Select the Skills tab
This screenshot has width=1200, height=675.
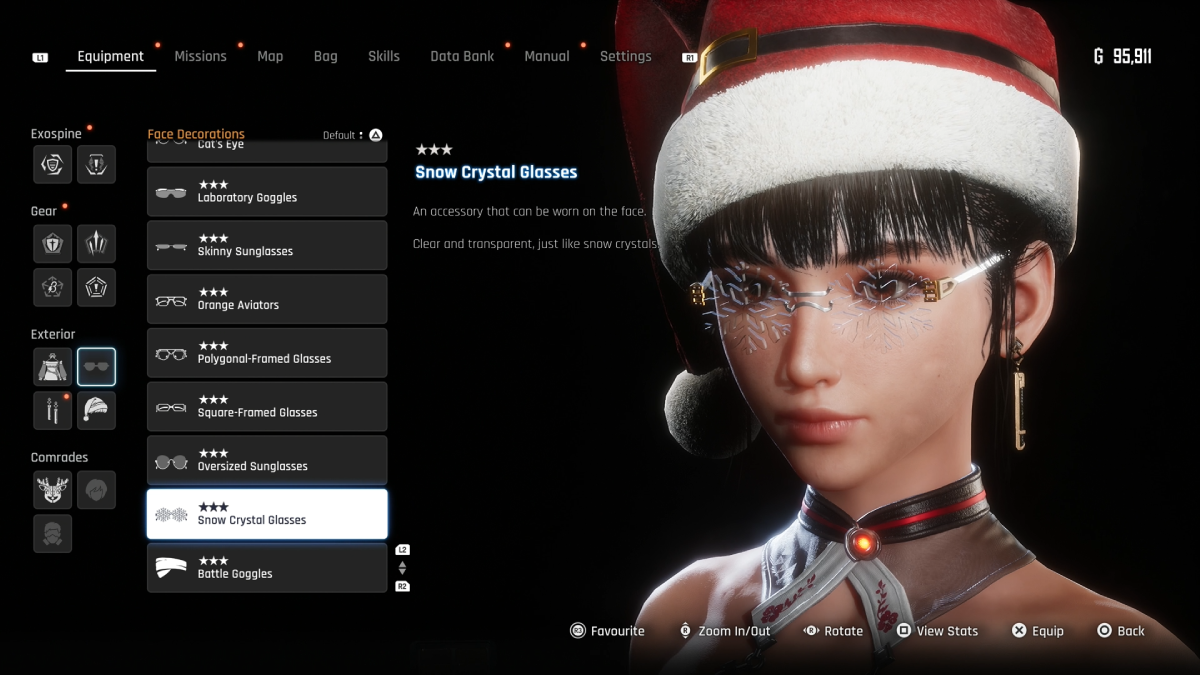click(383, 57)
